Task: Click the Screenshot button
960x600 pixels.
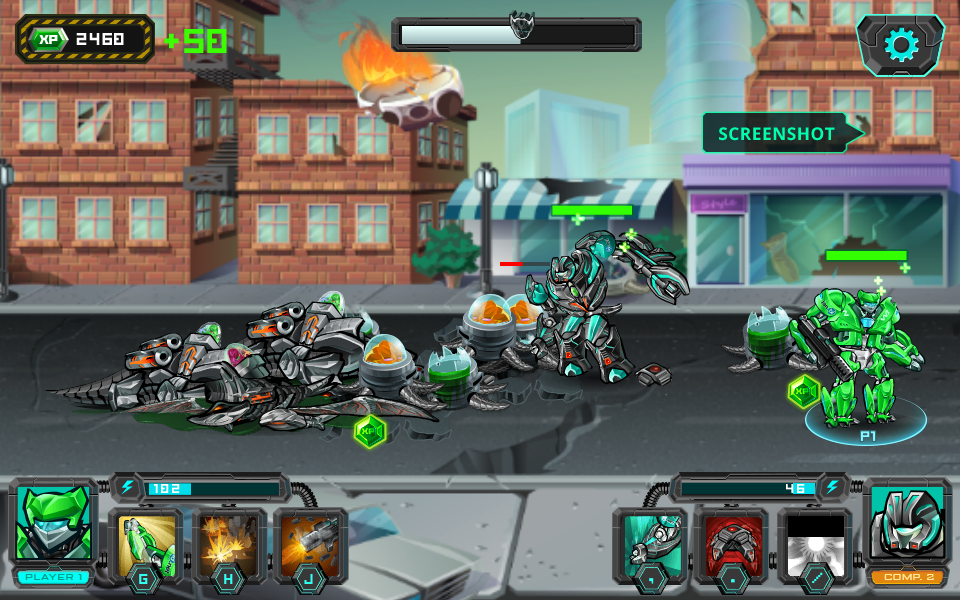Action: click(777, 133)
